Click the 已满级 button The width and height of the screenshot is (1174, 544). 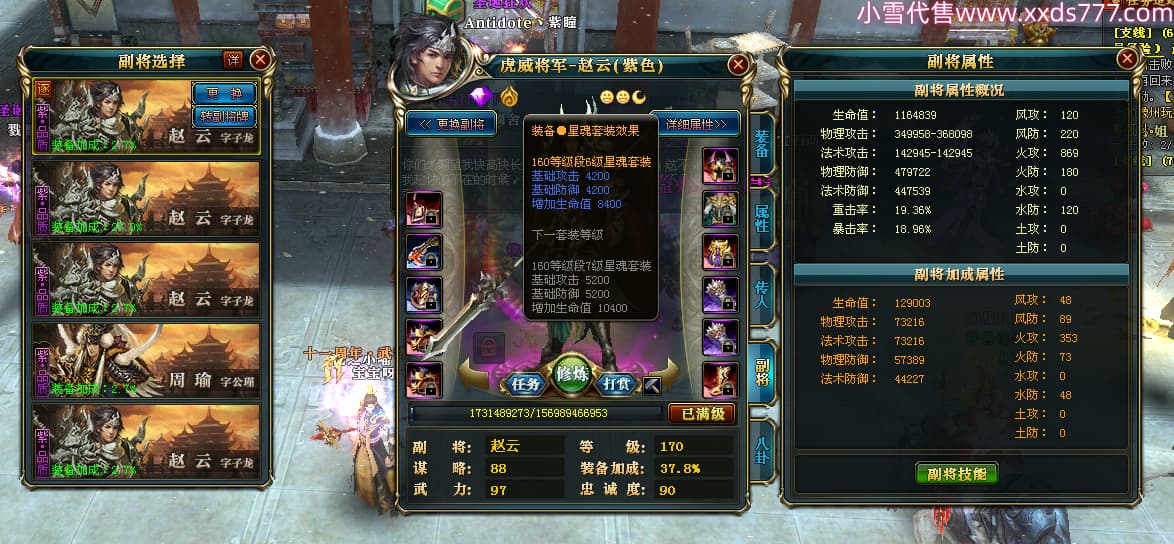click(x=701, y=413)
